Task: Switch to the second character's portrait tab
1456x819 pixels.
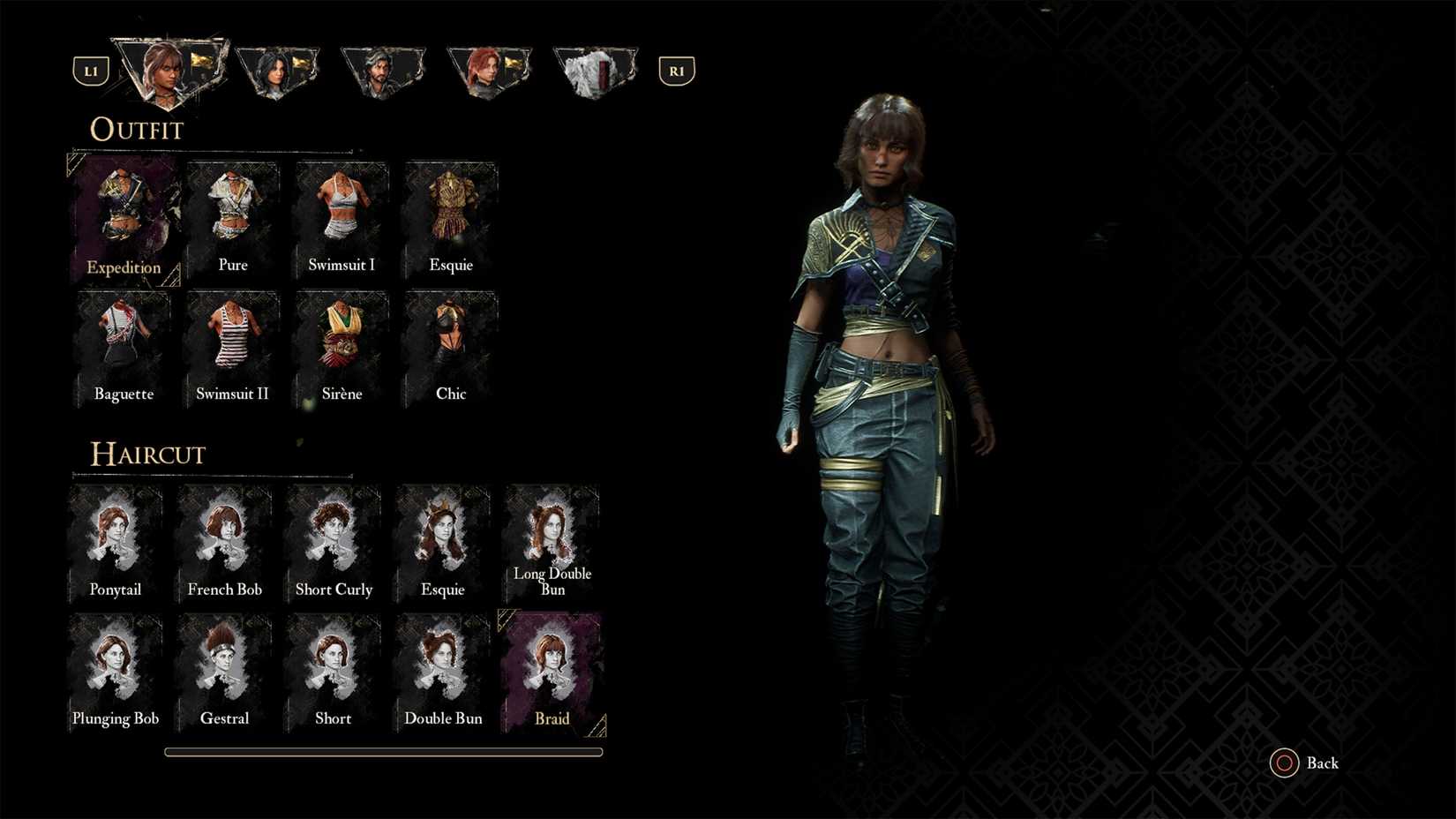Action: [x=278, y=66]
